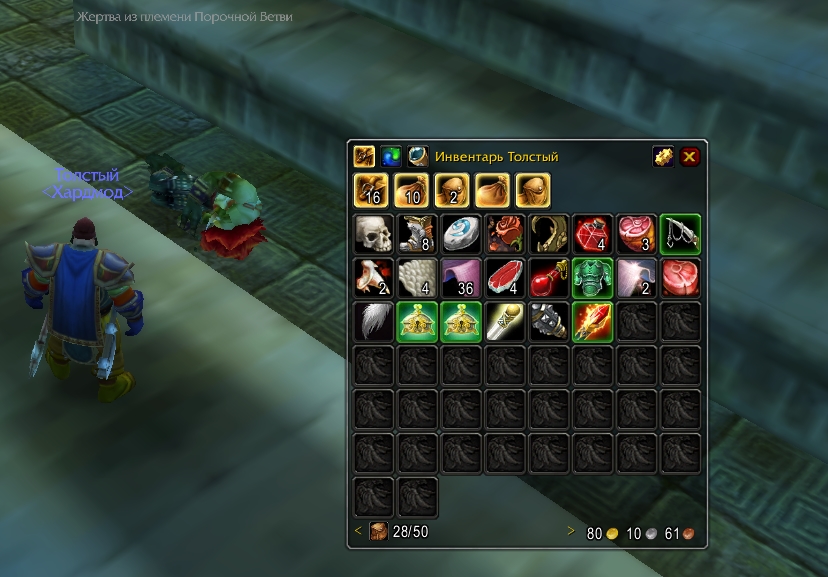
Task: Pick the plate boots stack of 8
Action: [418, 234]
